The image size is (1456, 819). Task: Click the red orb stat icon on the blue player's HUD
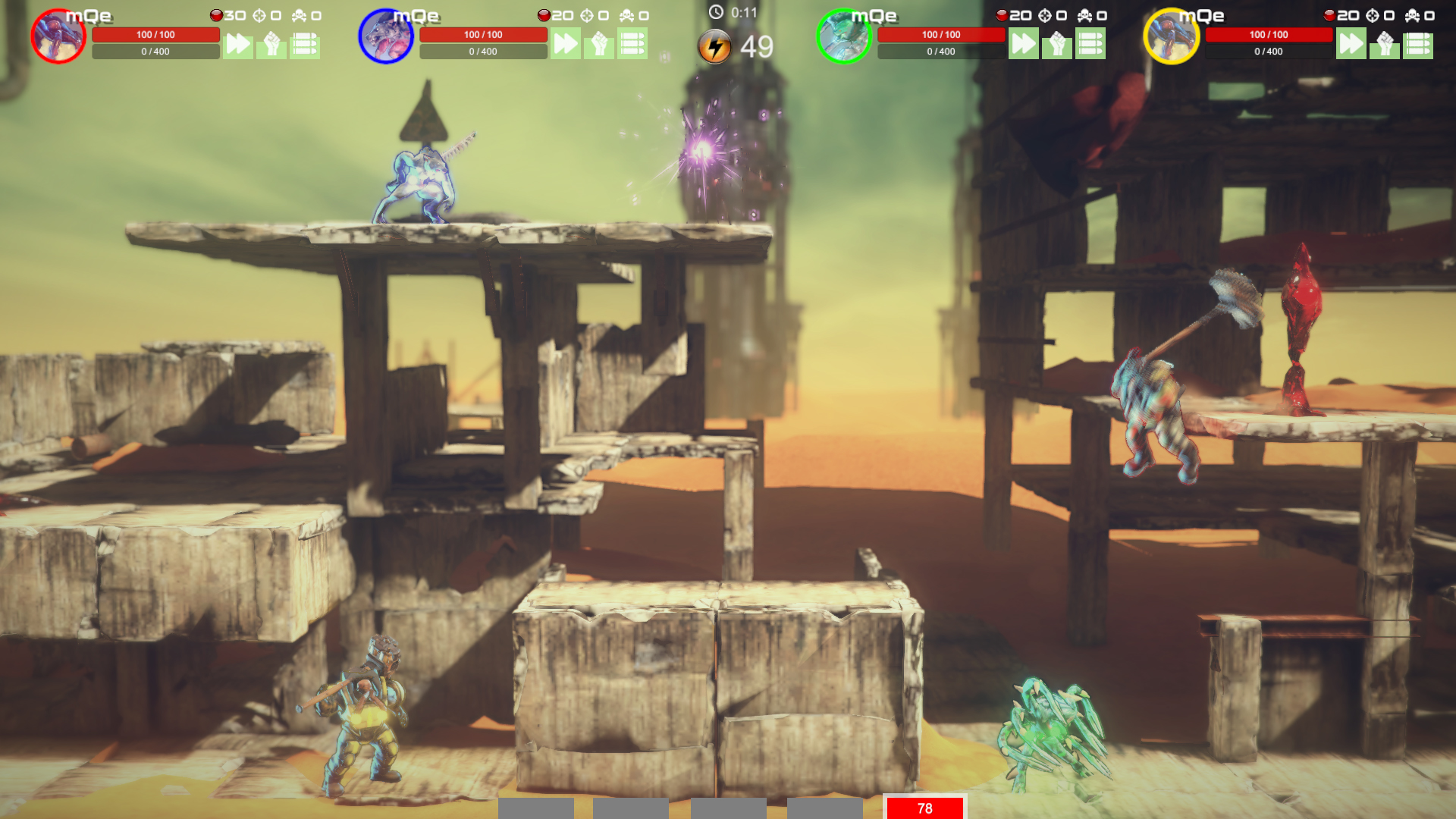(x=544, y=14)
